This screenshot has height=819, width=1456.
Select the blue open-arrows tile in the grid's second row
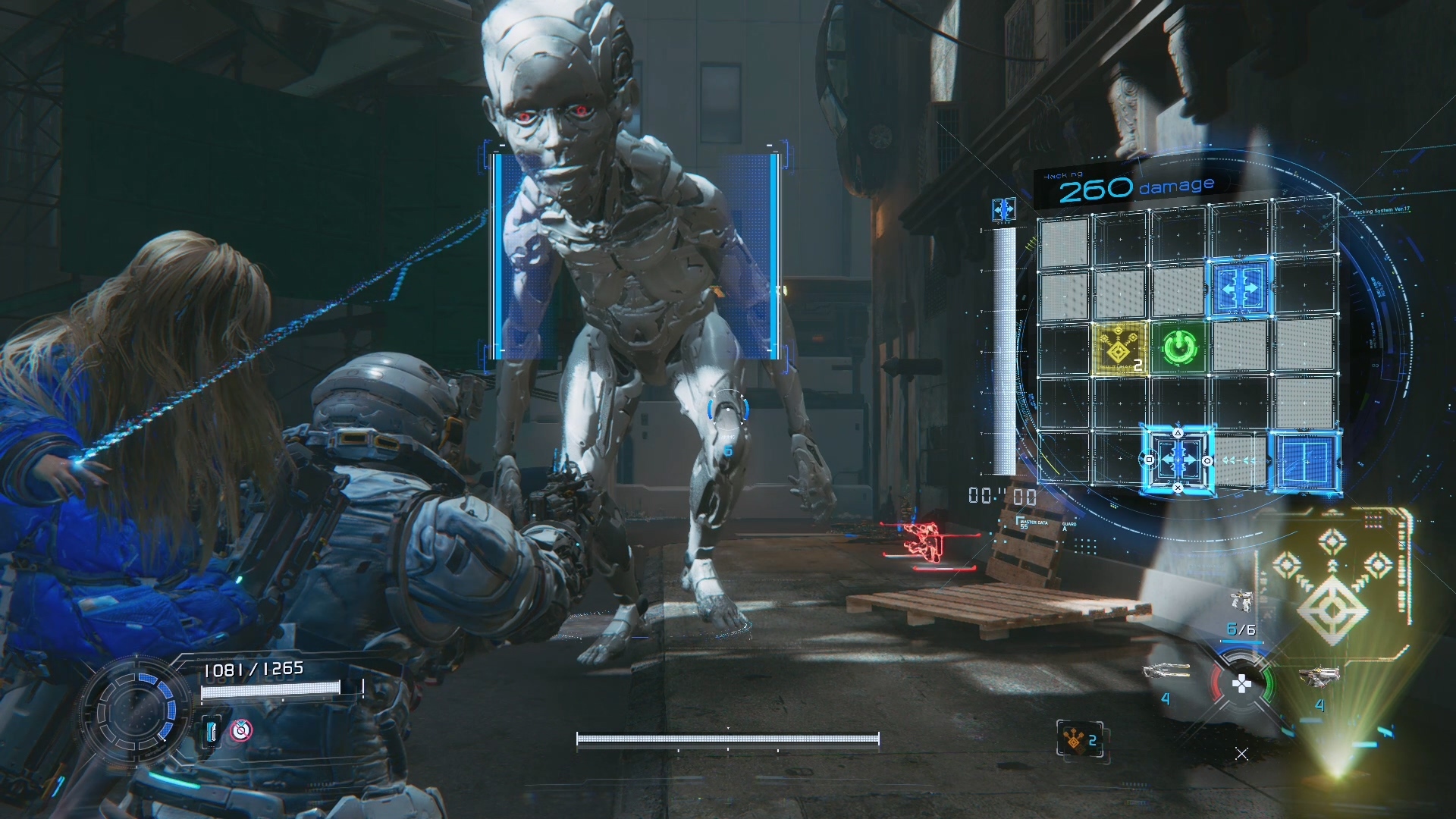(x=1239, y=286)
